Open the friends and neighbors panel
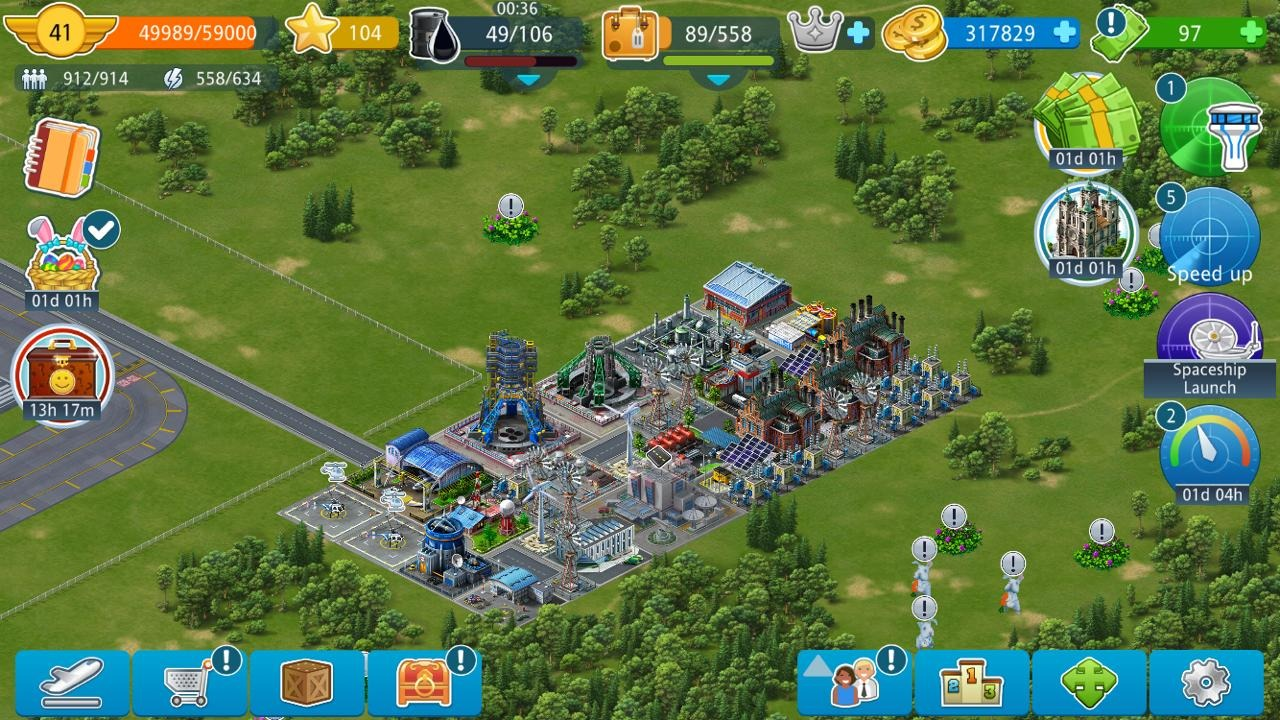This screenshot has width=1280, height=720. point(854,683)
